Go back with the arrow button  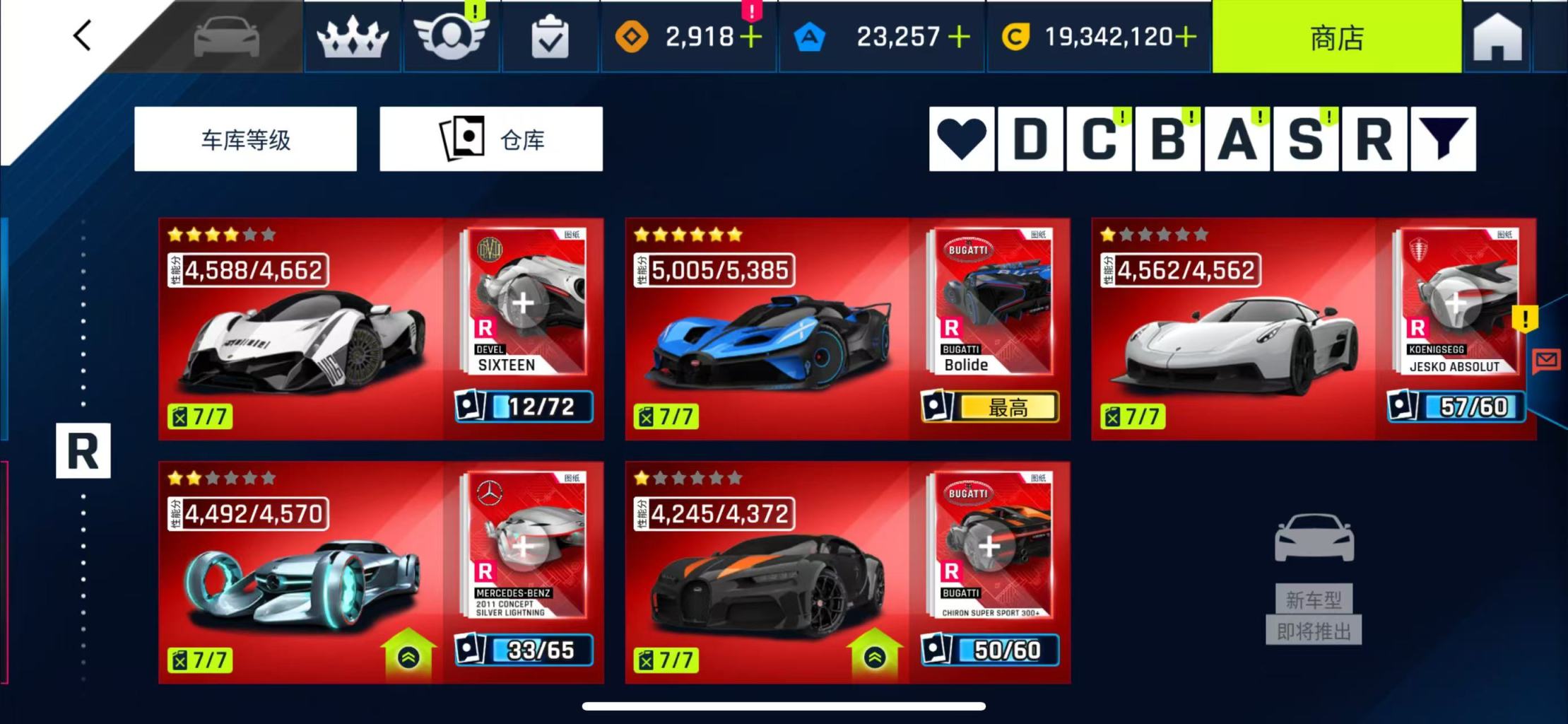pyautogui.click(x=82, y=35)
